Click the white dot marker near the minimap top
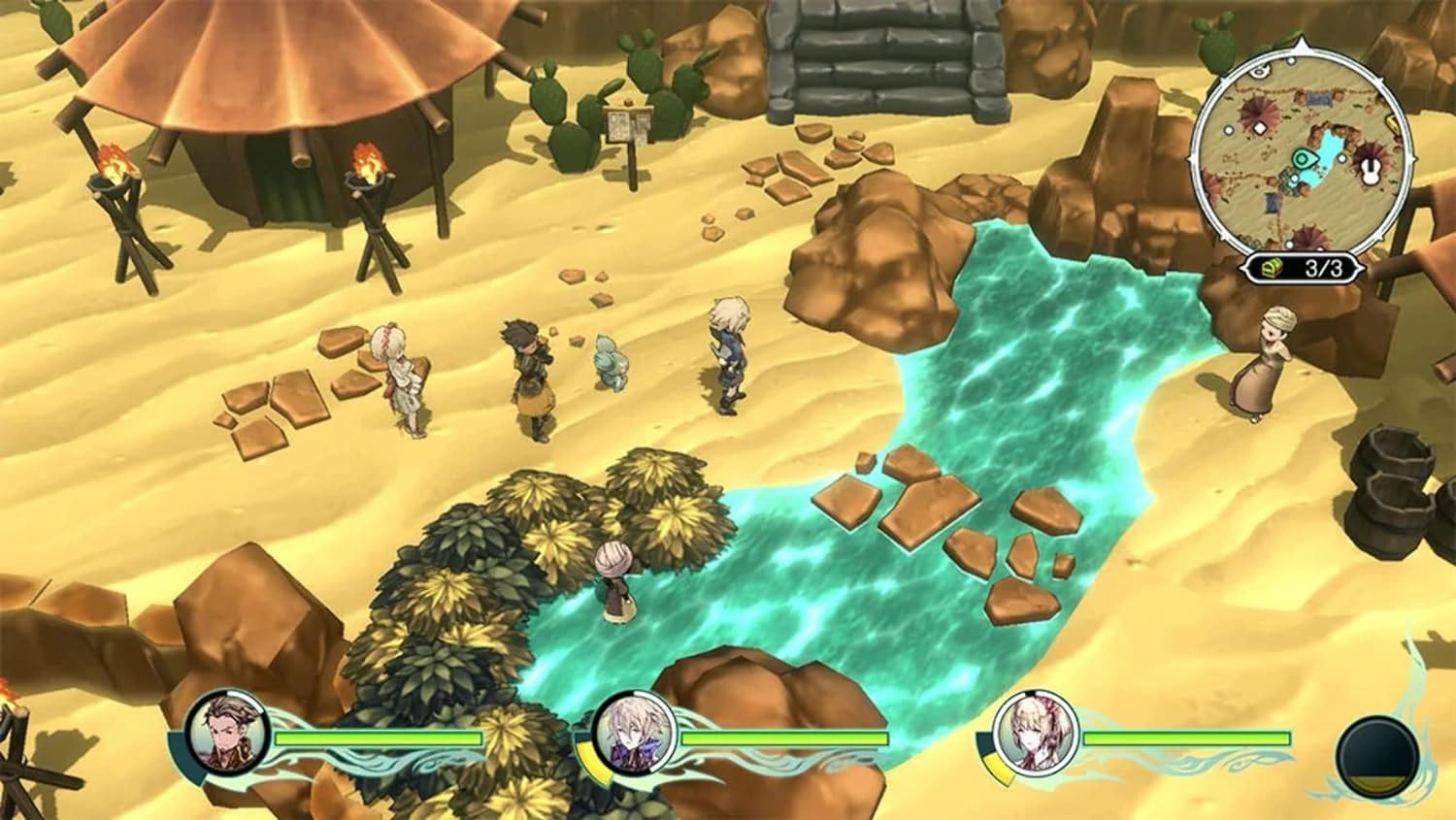The height and width of the screenshot is (820, 1456). (x=1289, y=61)
